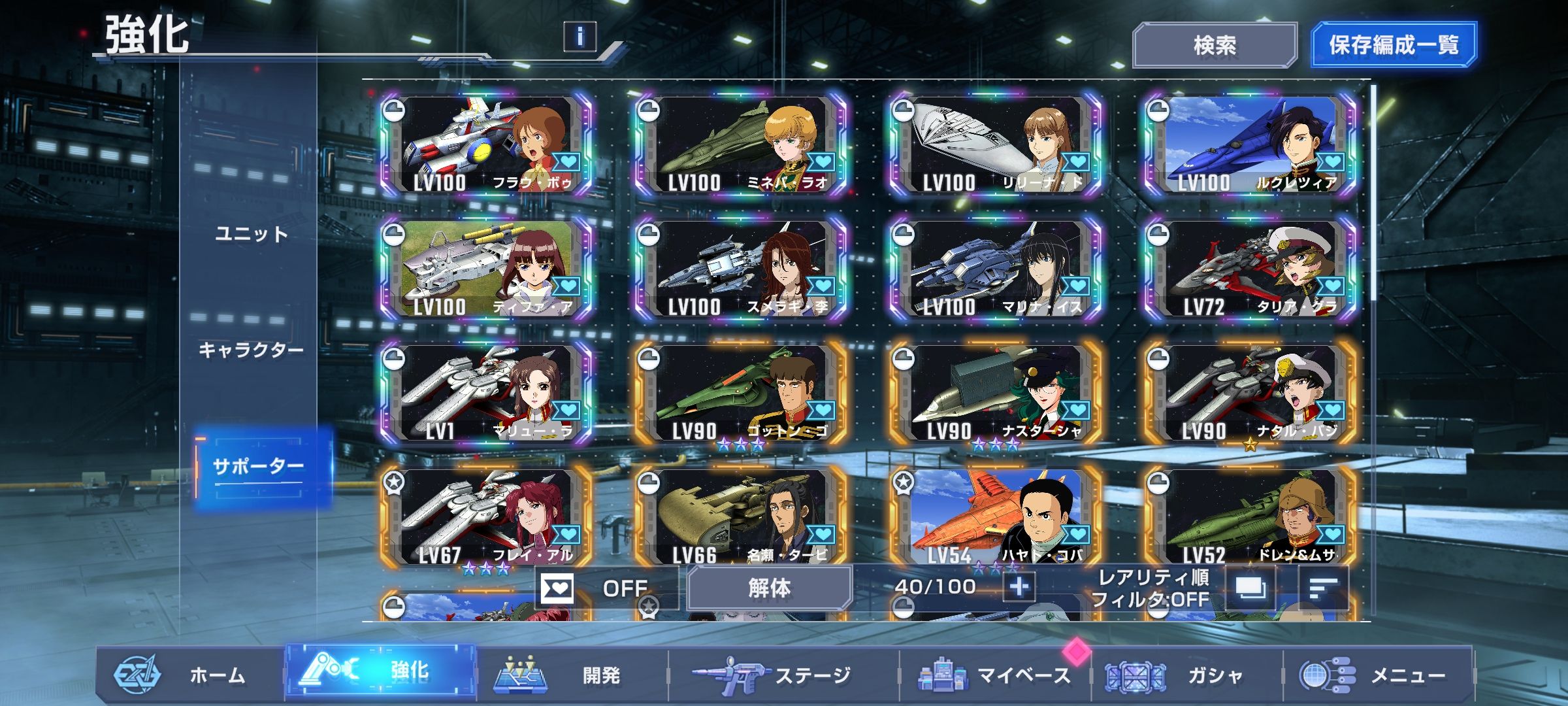Screen dimensions: 1568x706
Task: Pick the LV100 ルクレツィア supporter card
Action: (x=1251, y=145)
